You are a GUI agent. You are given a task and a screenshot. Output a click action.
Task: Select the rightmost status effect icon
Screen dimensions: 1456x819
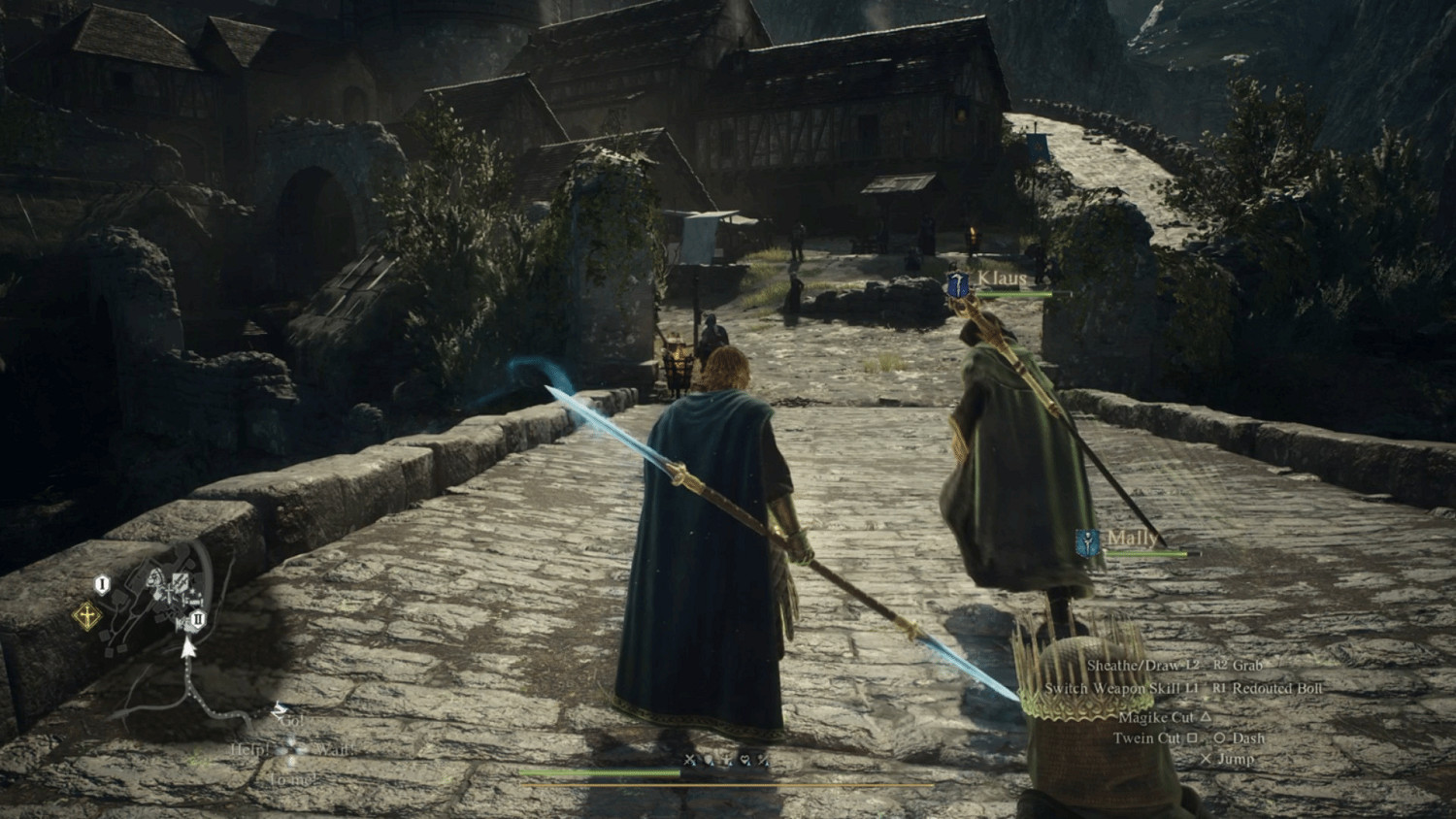coord(763,760)
